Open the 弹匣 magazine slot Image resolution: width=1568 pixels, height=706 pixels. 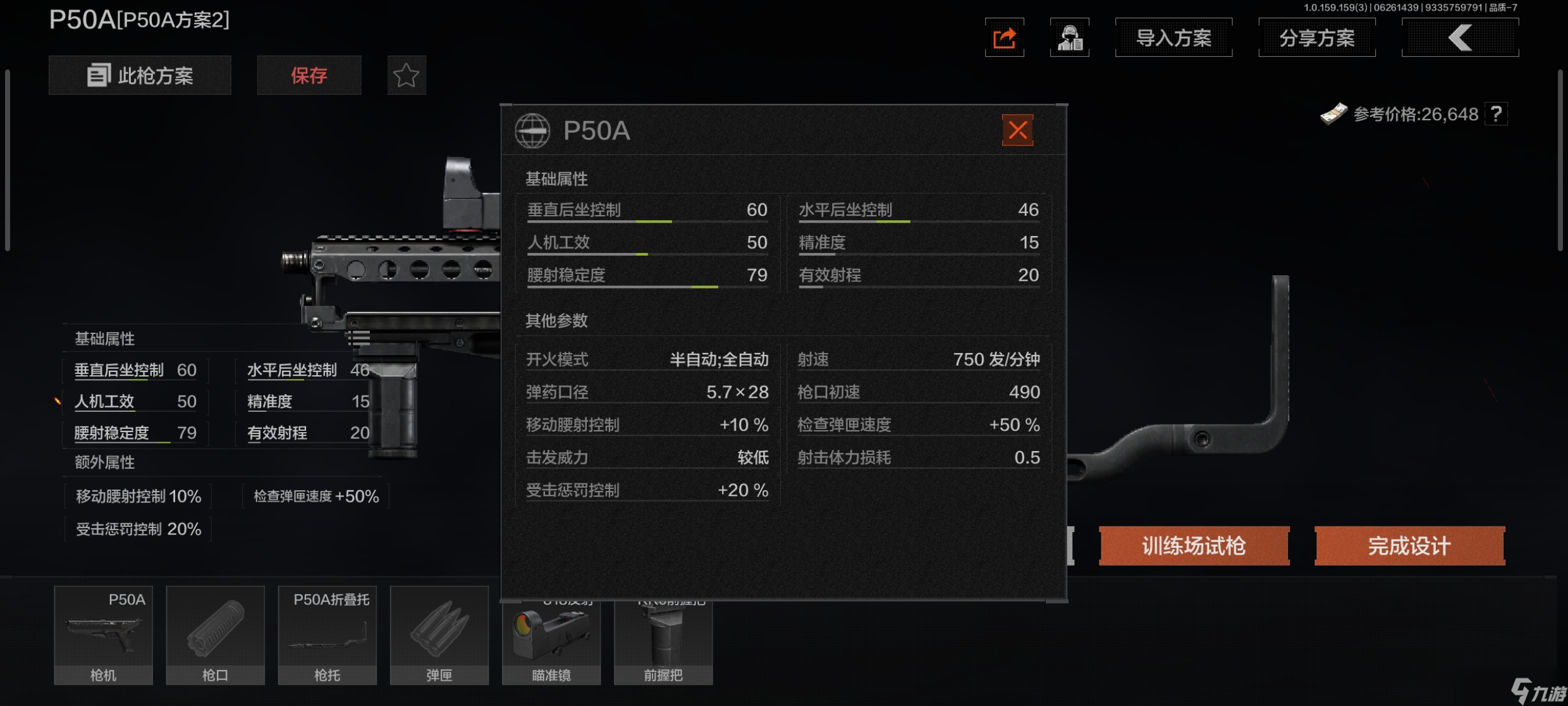pyautogui.click(x=439, y=635)
